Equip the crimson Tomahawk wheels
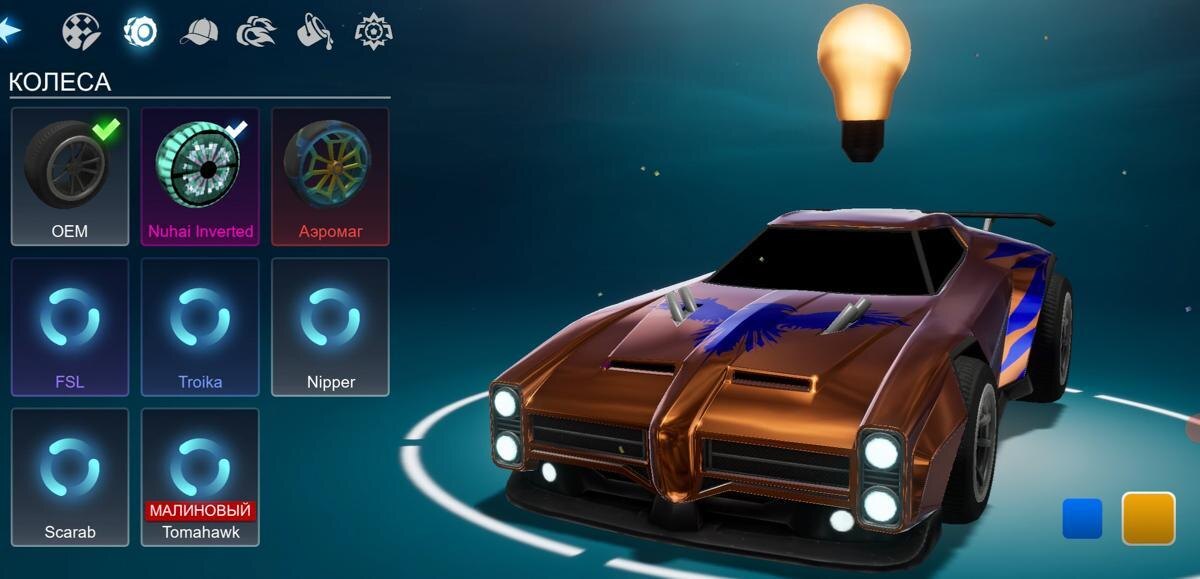 pos(200,477)
